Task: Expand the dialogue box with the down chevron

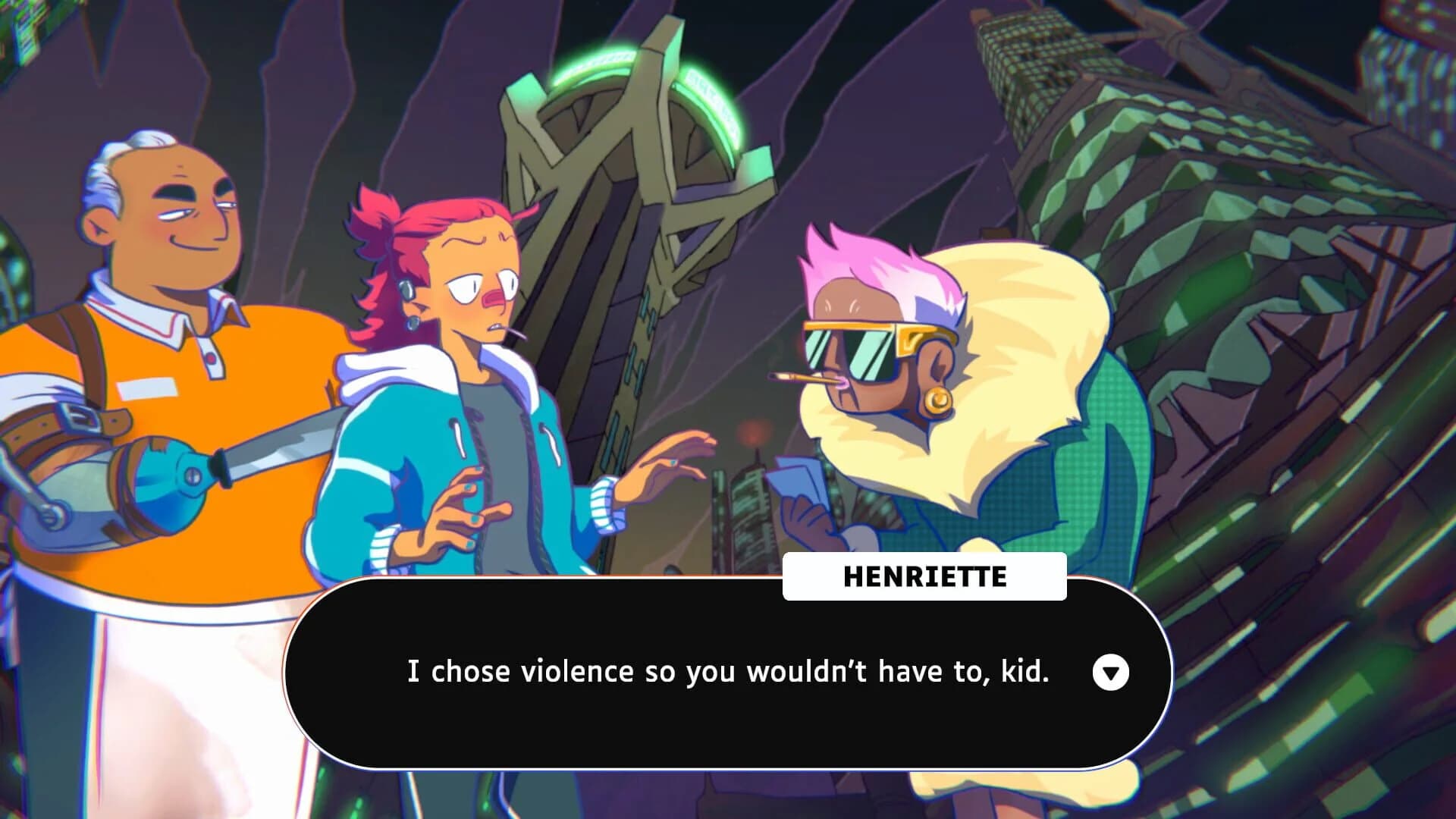Action: [x=1112, y=672]
